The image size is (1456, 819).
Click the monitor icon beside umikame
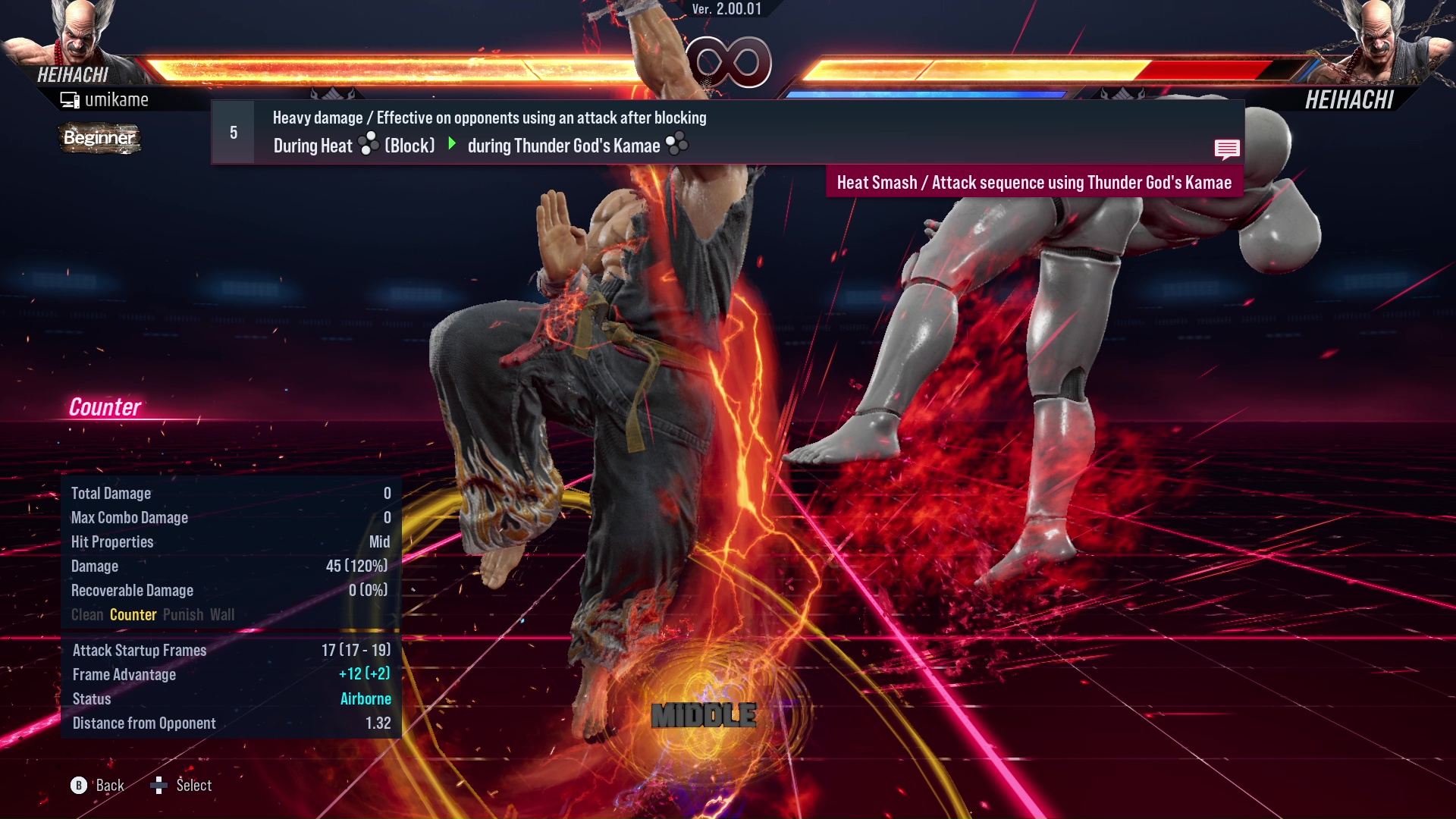70,99
